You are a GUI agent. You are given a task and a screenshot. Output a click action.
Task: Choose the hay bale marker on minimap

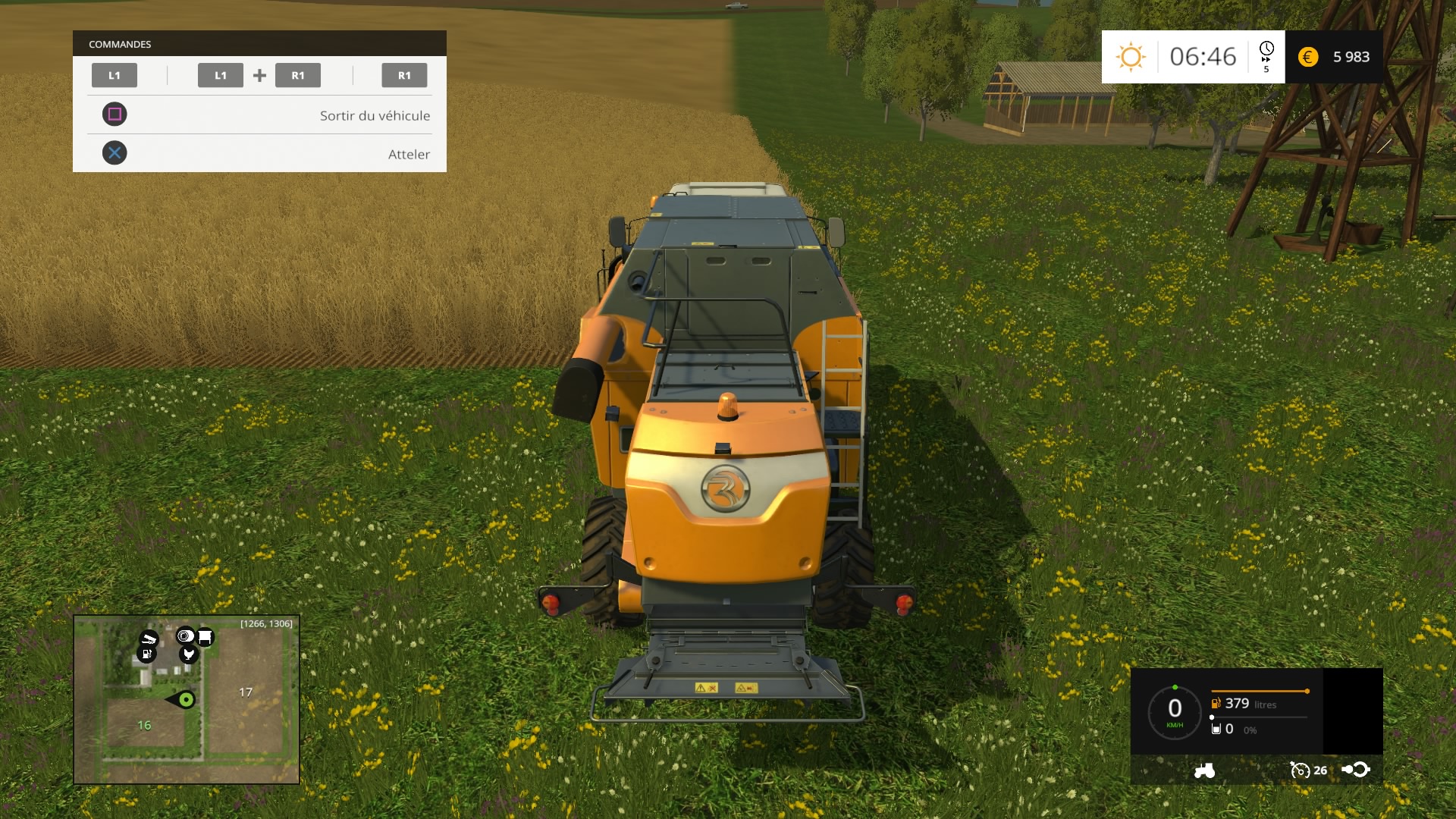(x=185, y=635)
